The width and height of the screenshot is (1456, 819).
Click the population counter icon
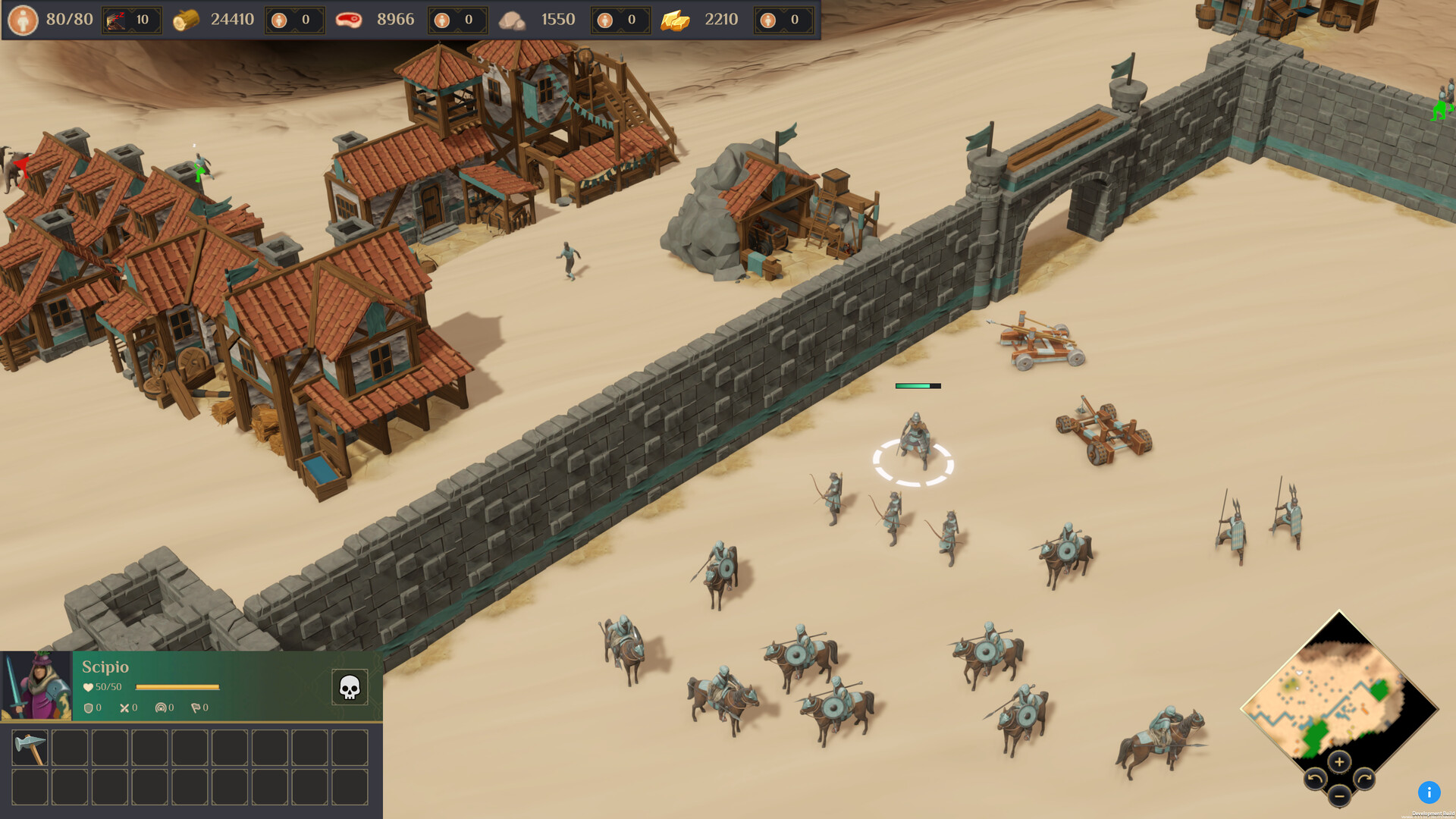pyautogui.click(x=25, y=19)
